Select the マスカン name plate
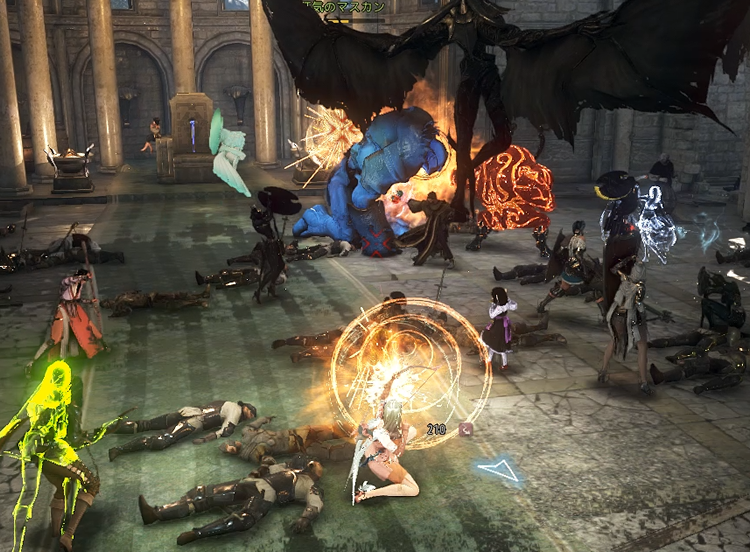The width and height of the screenshot is (750, 552). (345, 7)
